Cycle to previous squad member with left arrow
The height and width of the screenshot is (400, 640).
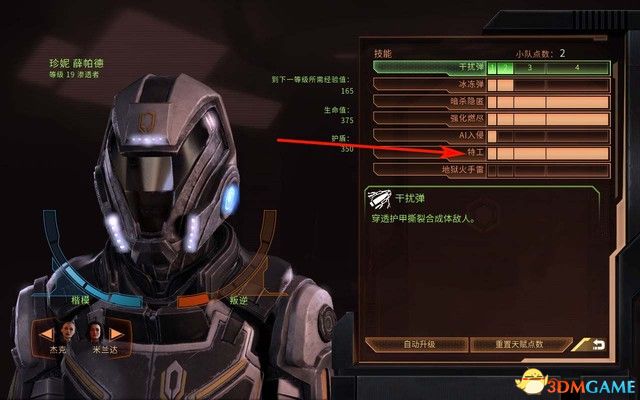tap(47, 331)
